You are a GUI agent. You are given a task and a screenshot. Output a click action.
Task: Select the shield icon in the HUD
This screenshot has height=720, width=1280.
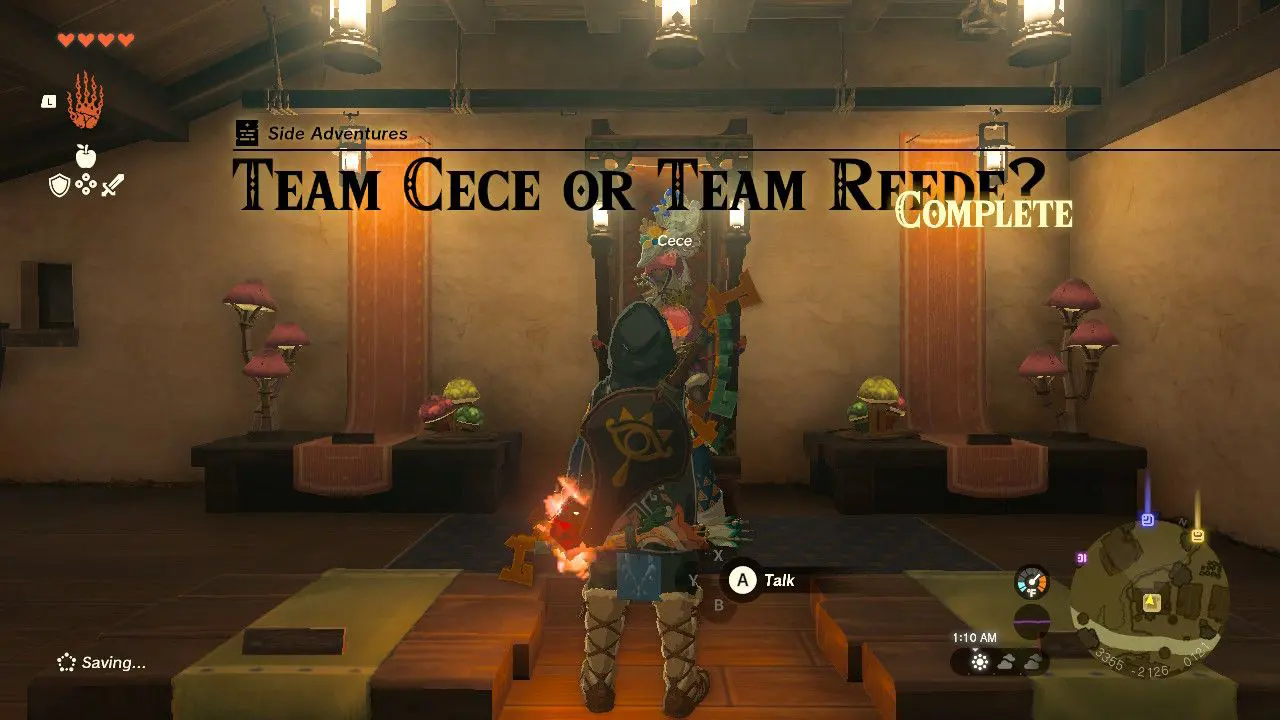[60, 184]
